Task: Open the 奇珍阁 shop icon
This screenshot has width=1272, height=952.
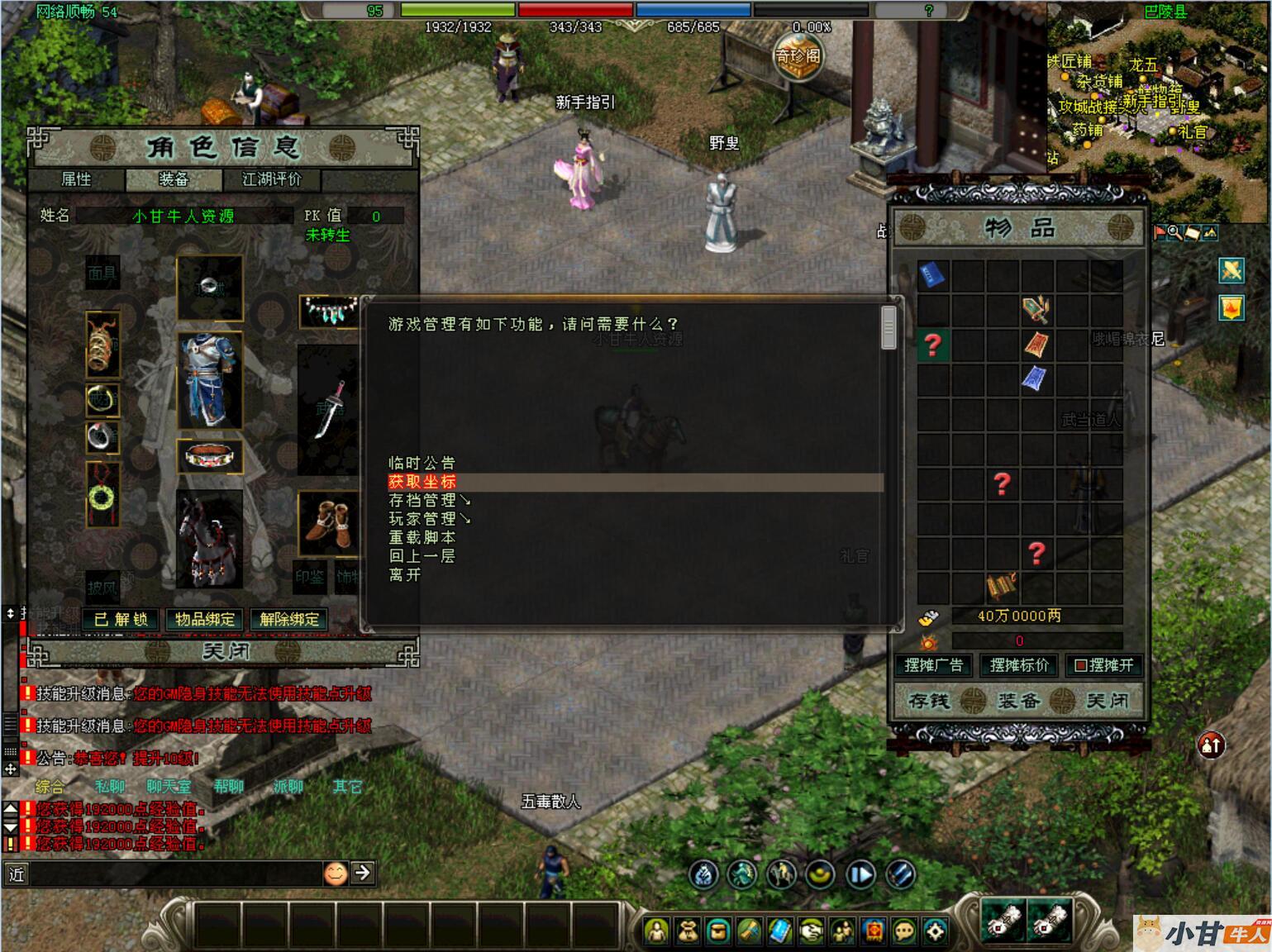Action: tap(798, 56)
